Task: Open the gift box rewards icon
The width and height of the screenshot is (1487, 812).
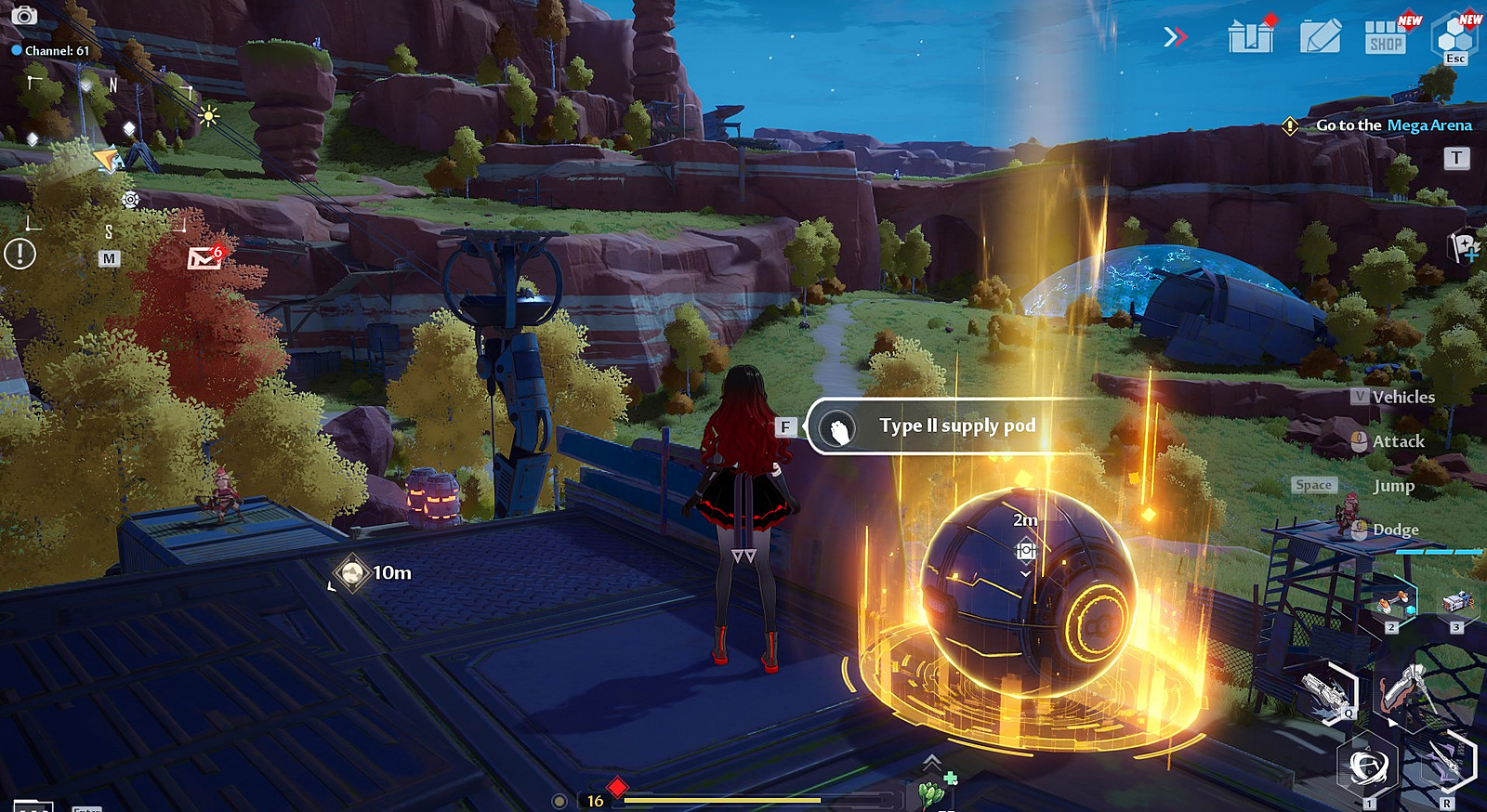Action: pyautogui.click(x=1250, y=37)
